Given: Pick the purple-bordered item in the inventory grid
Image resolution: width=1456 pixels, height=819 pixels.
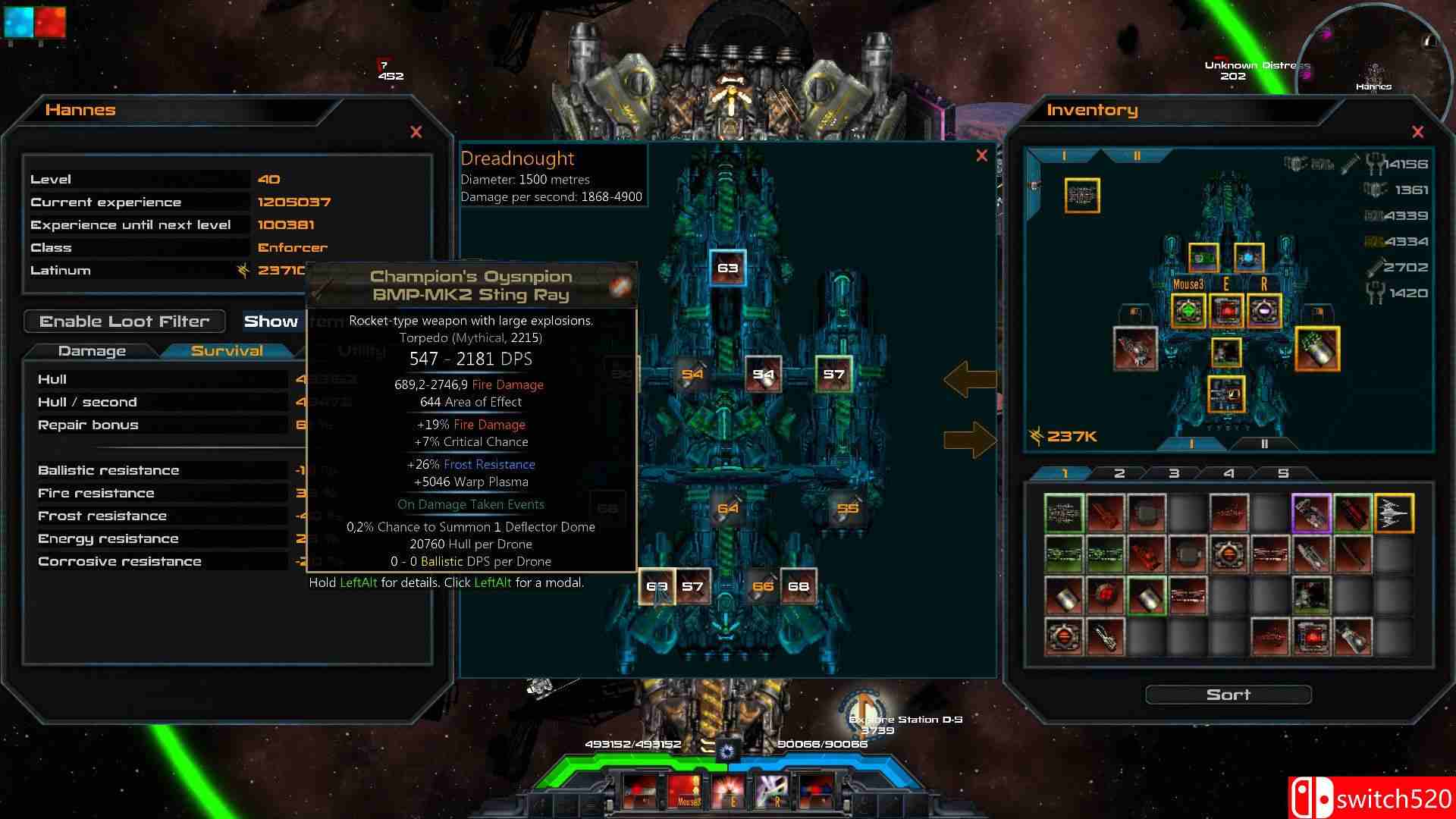Looking at the screenshot, I should click(x=1311, y=513).
